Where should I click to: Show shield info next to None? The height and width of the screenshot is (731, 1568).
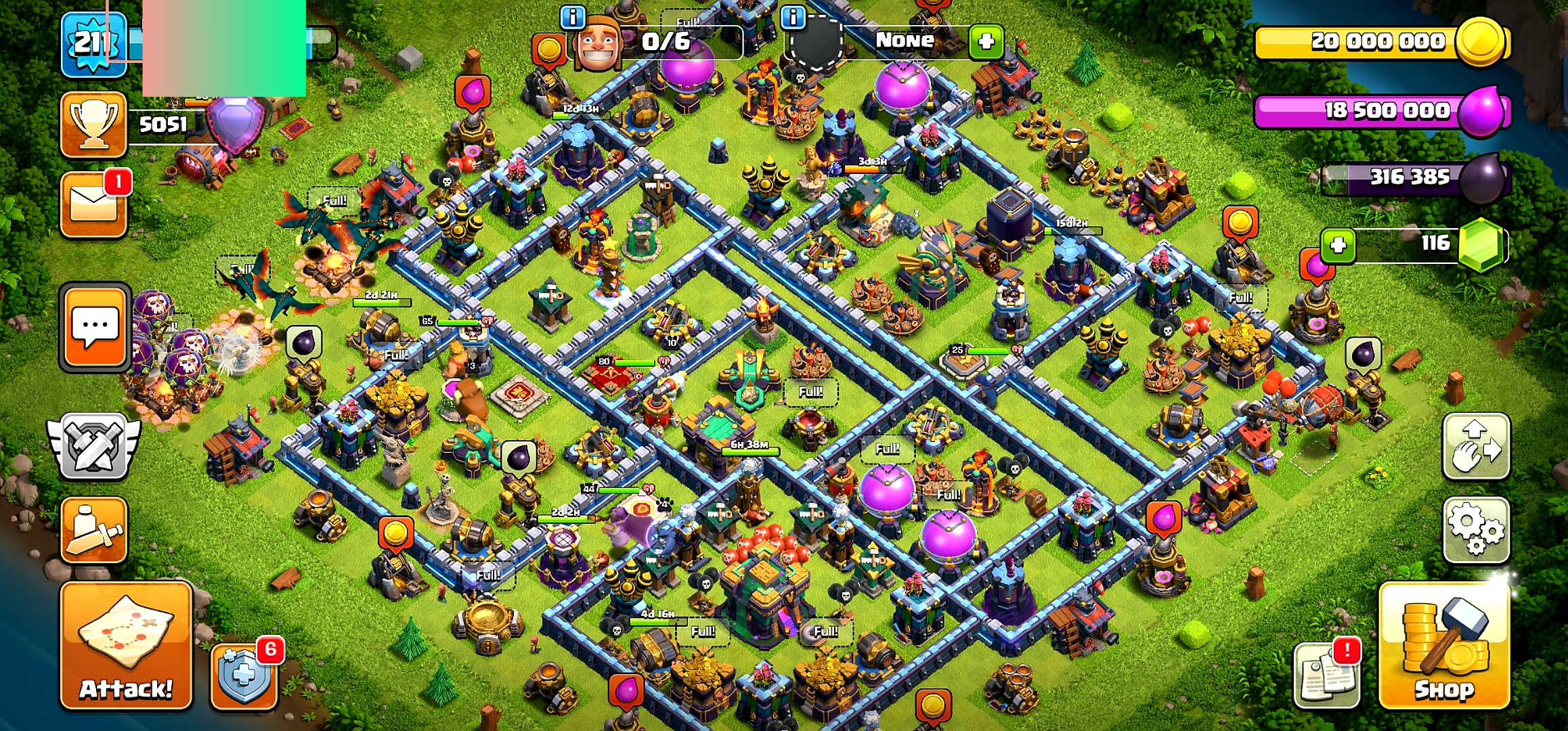tap(793, 17)
